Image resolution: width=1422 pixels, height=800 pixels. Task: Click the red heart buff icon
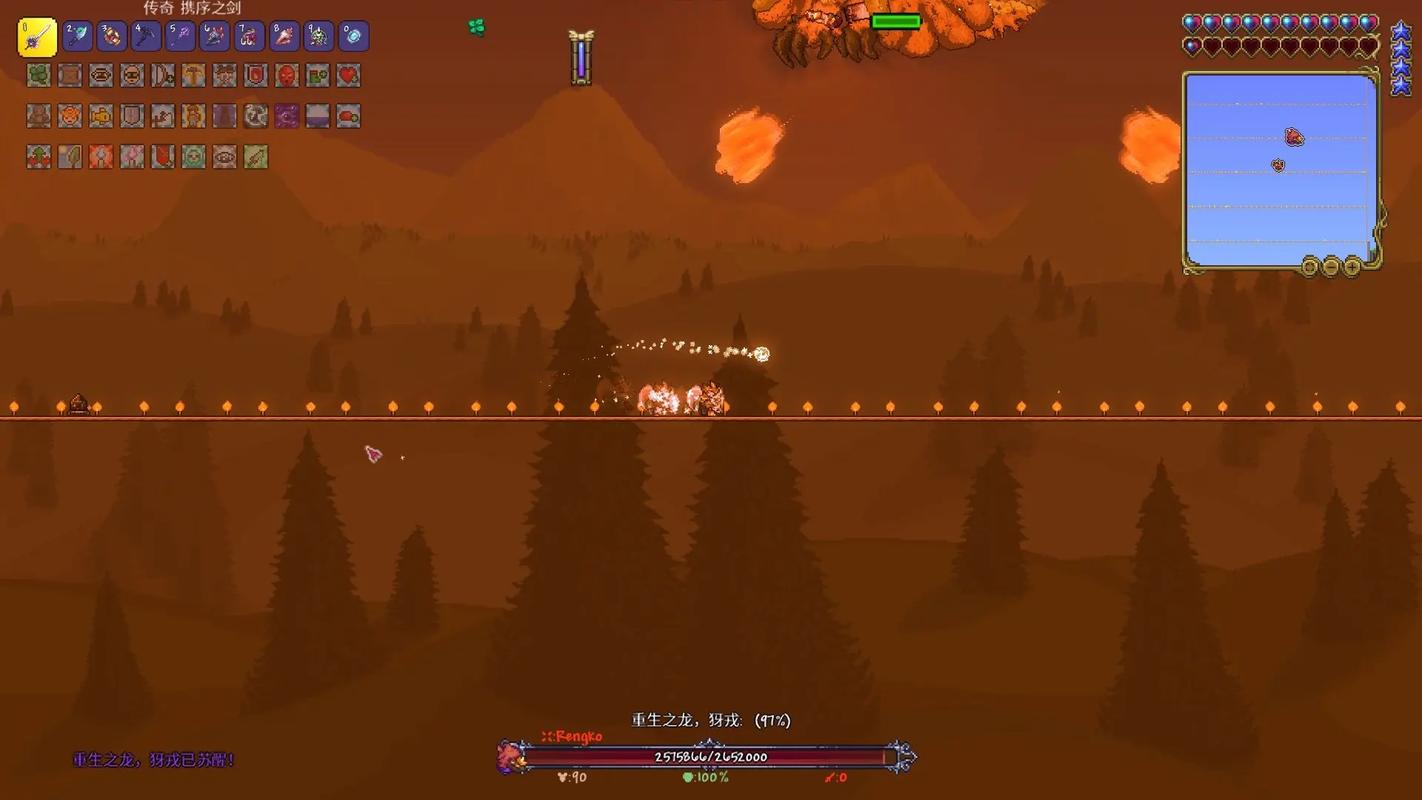point(348,75)
